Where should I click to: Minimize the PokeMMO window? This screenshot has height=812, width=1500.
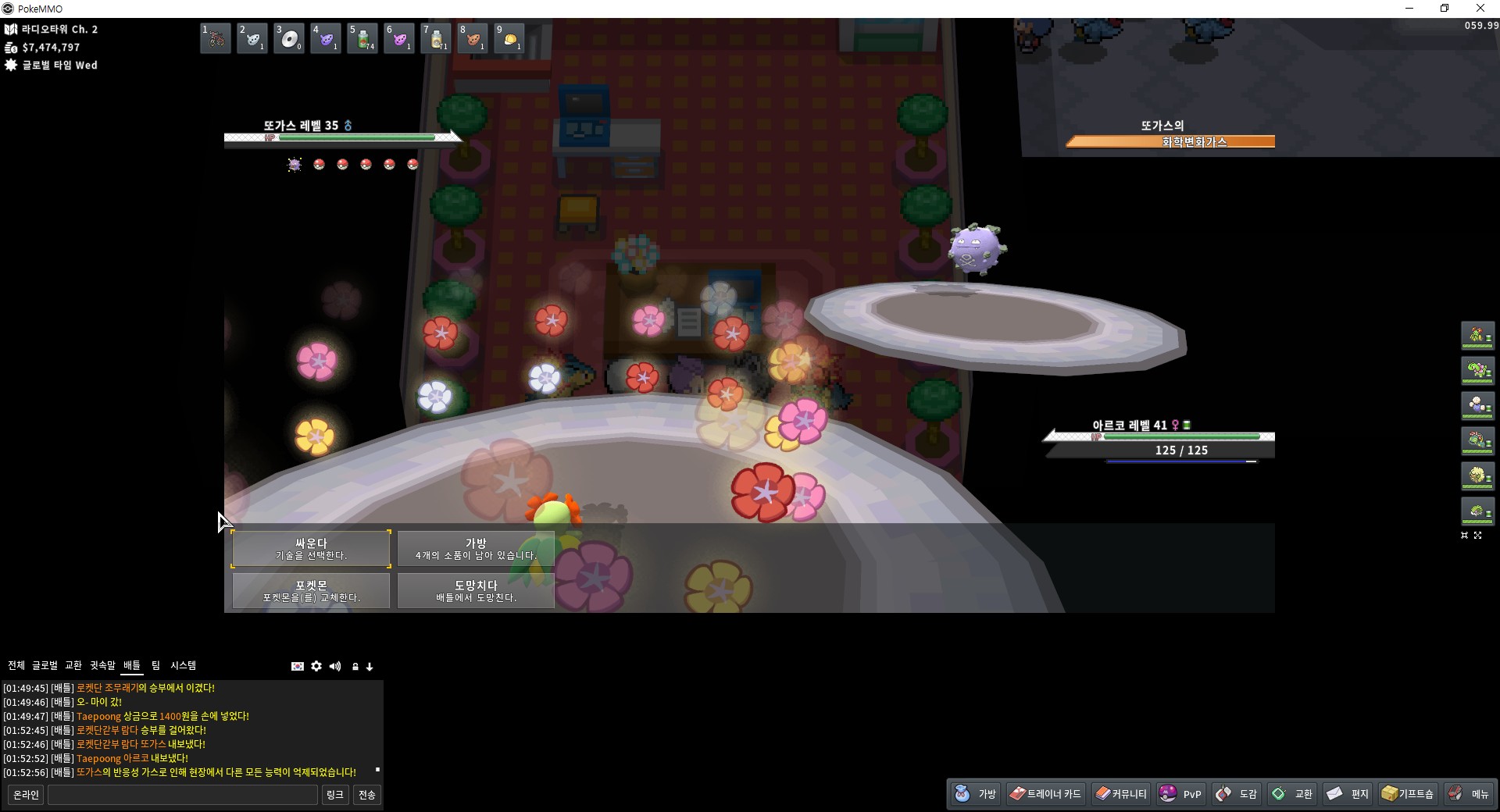pyautogui.click(x=1409, y=9)
